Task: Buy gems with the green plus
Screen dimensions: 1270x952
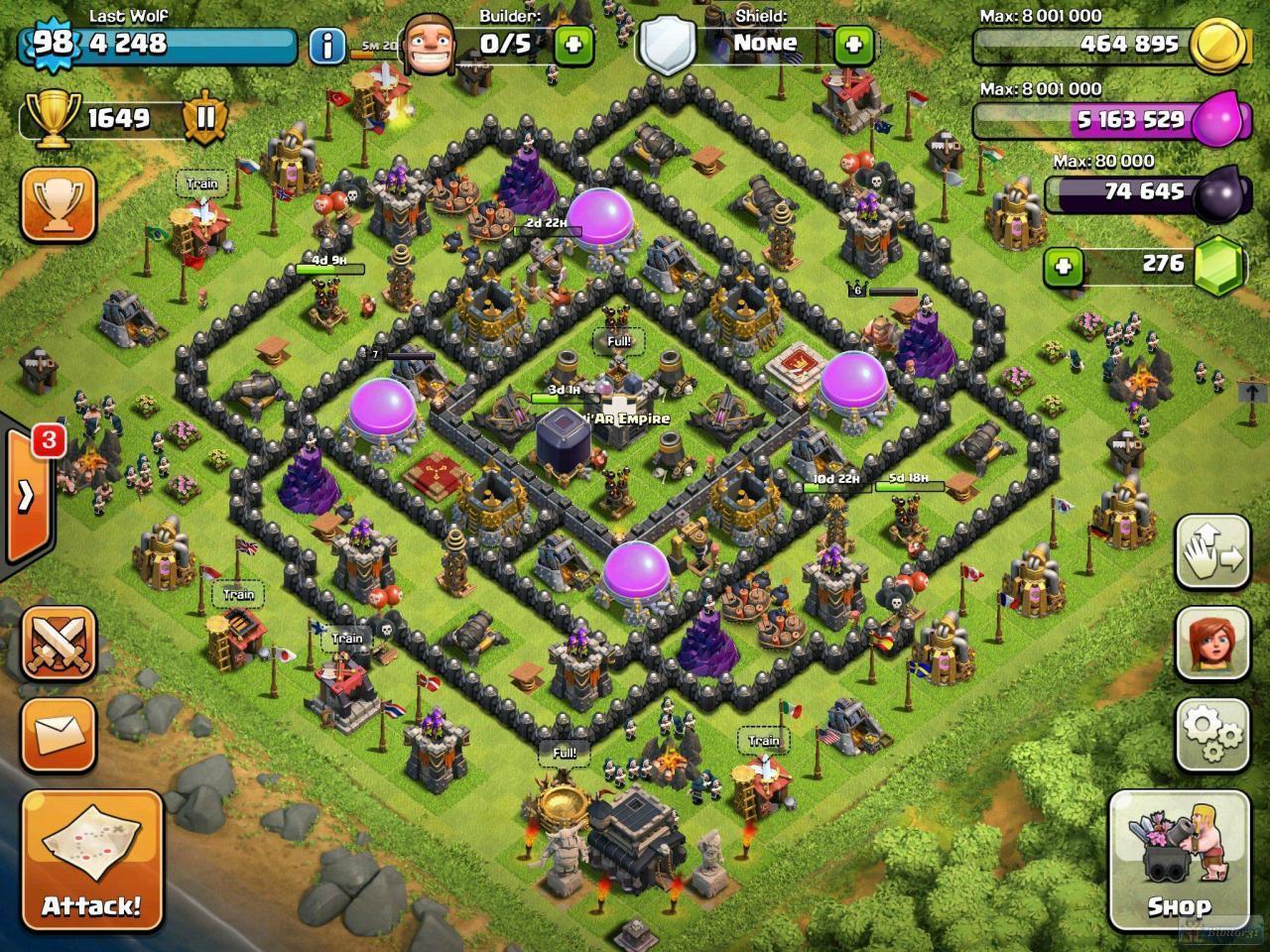Action: [1063, 266]
